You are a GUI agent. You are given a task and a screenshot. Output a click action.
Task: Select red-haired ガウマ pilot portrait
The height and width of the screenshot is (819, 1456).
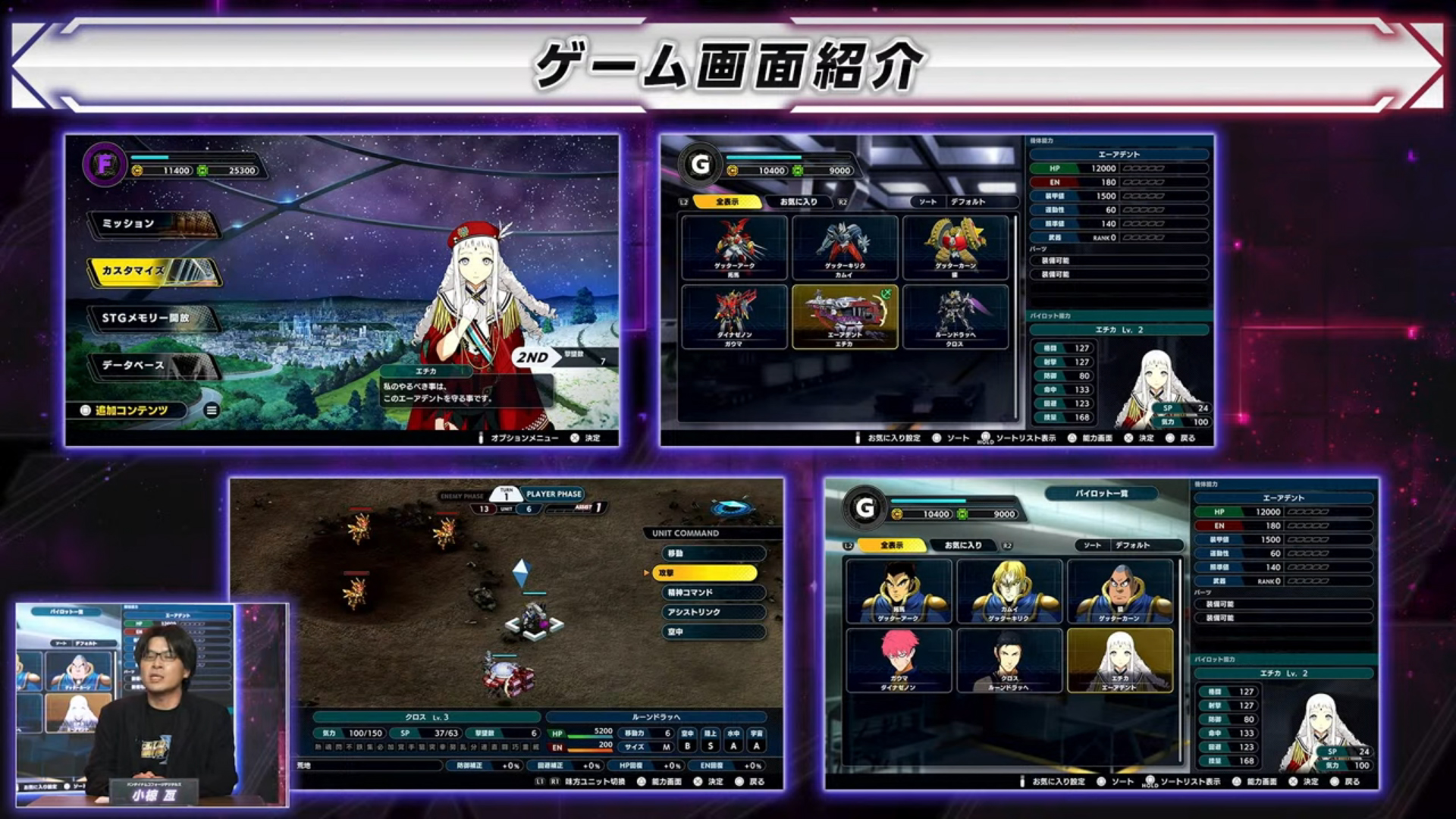click(x=899, y=660)
